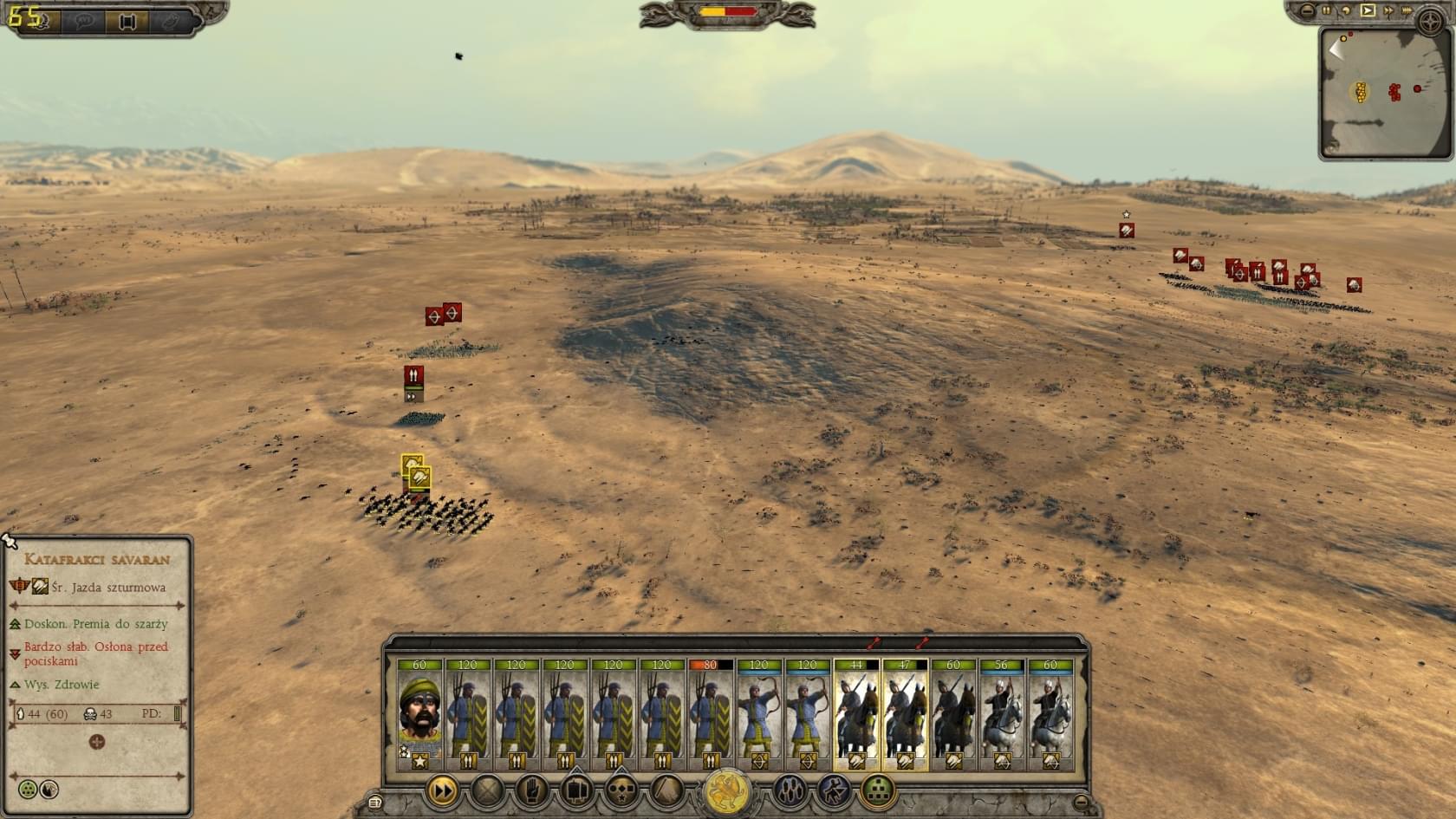
Task: Toggle the mounted skirmish mode button
Action: (834, 790)
